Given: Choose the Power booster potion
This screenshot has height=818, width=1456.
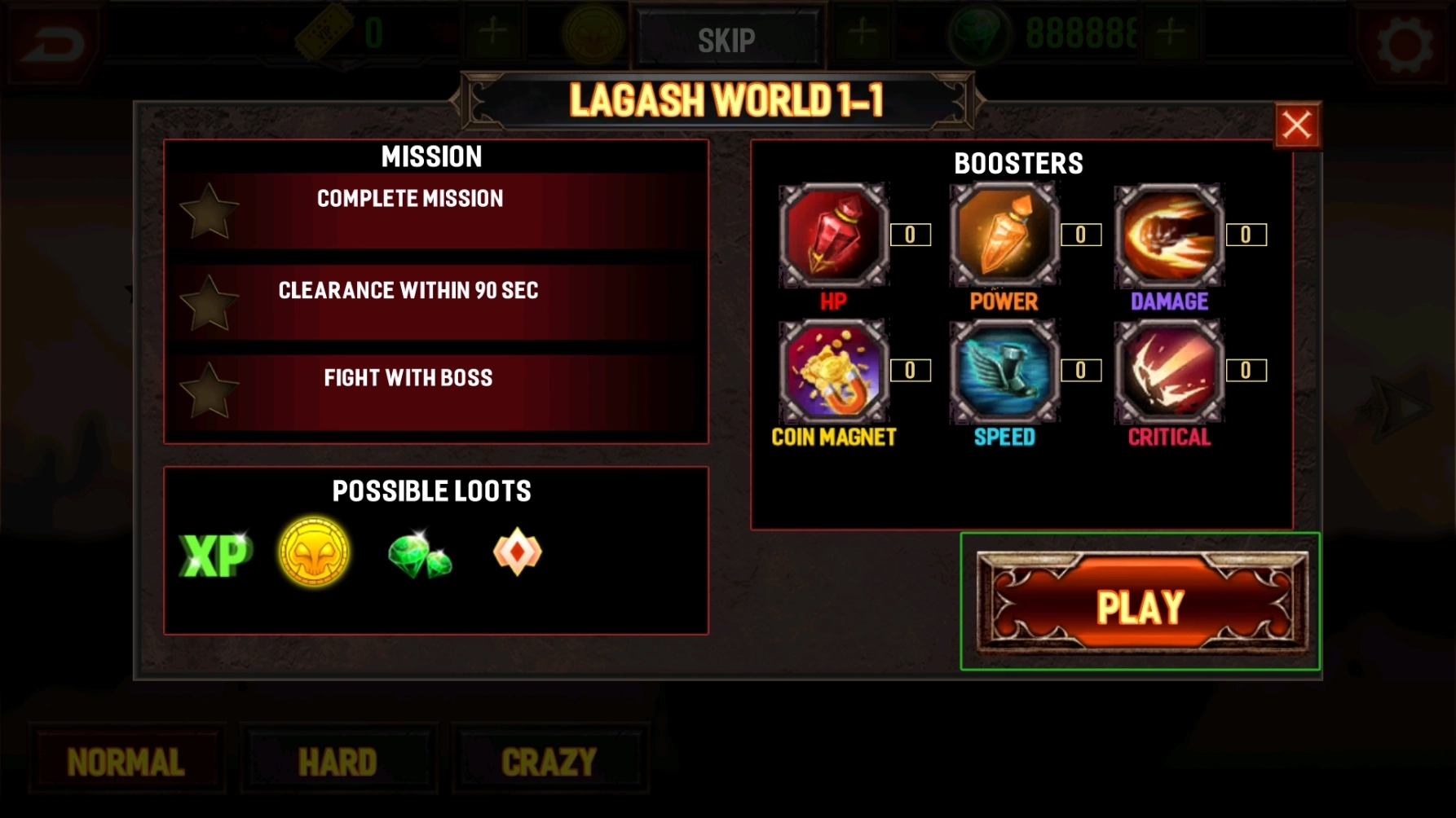Looking at the screenshot, I should 1004,235.
